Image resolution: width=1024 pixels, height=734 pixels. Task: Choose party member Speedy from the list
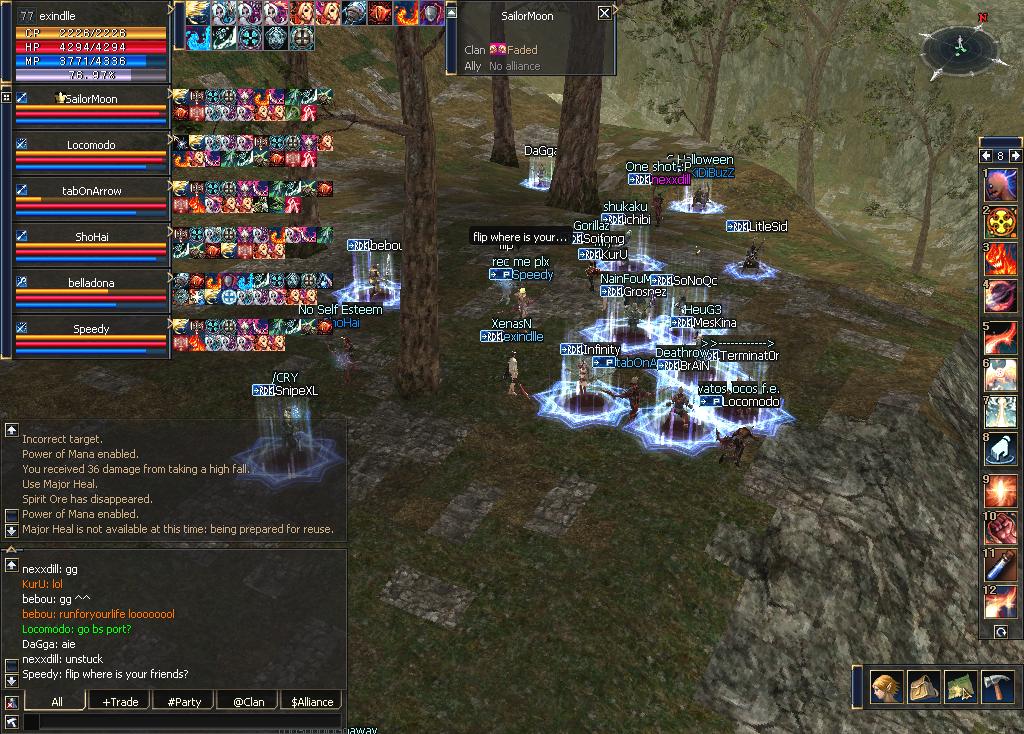(91, 329)
